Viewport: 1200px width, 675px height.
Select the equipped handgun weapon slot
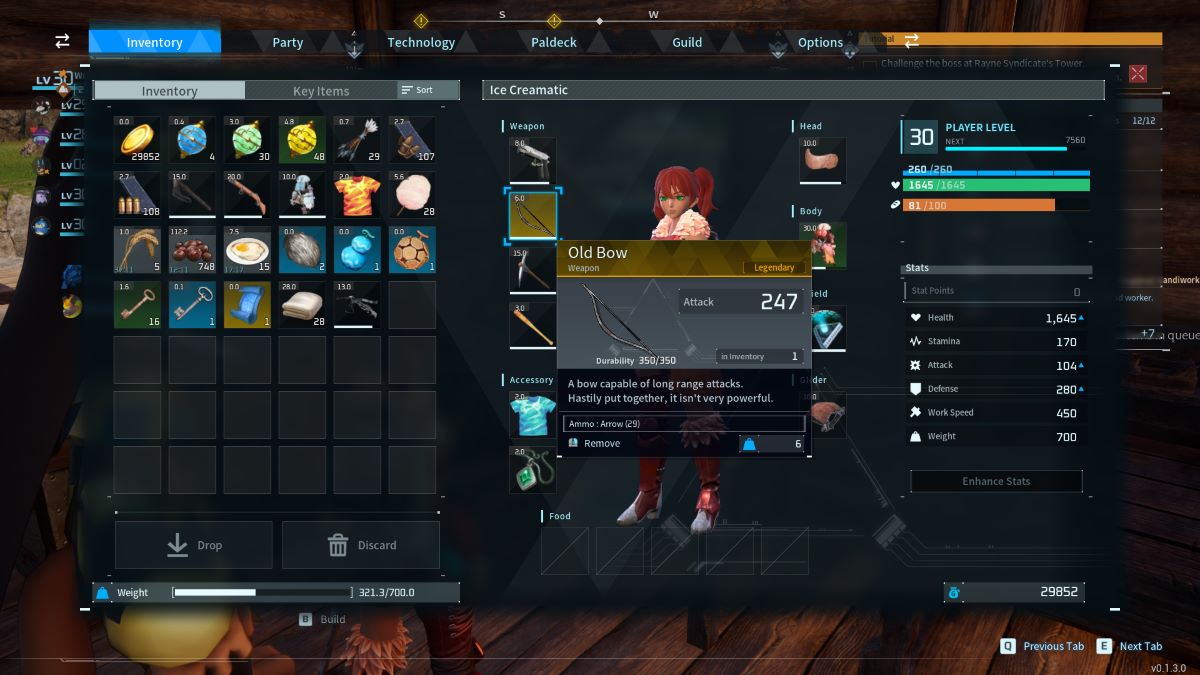532,160
